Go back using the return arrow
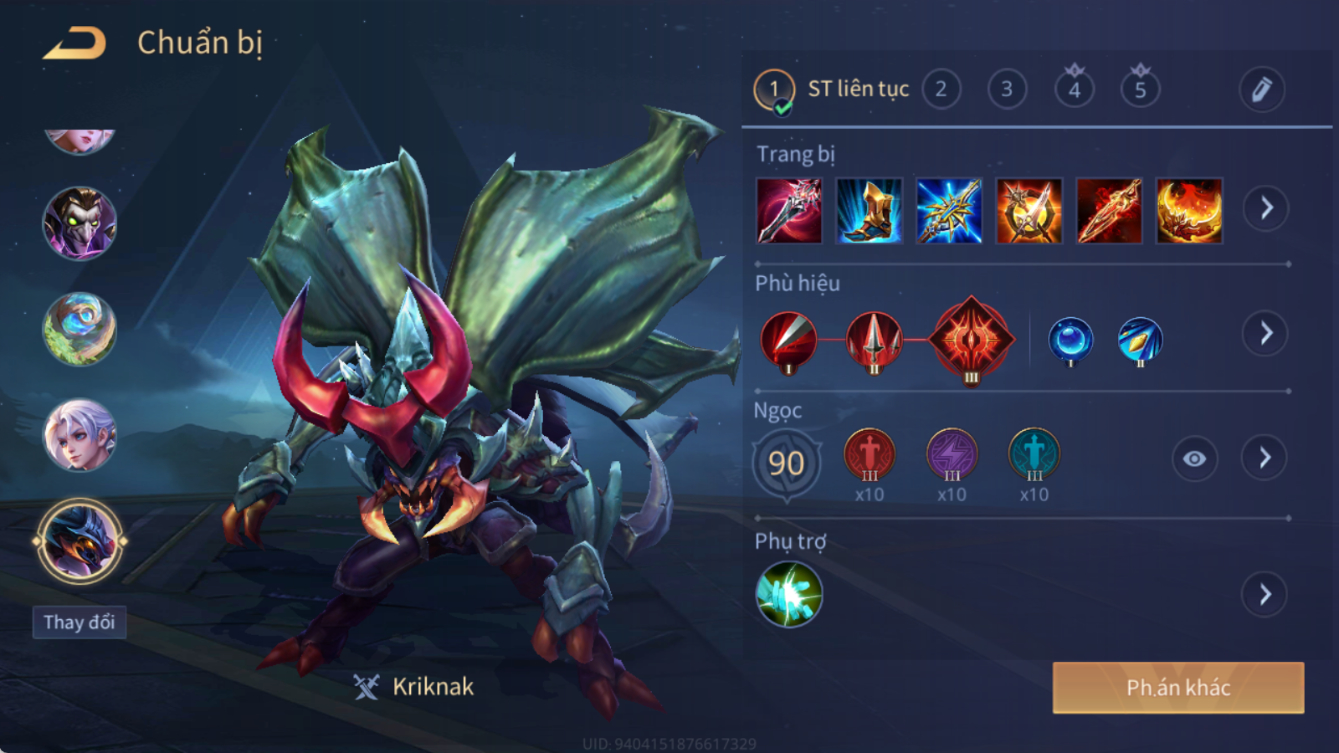The image size is (1339, 753). pyautogui.click(x=75, y=43)
